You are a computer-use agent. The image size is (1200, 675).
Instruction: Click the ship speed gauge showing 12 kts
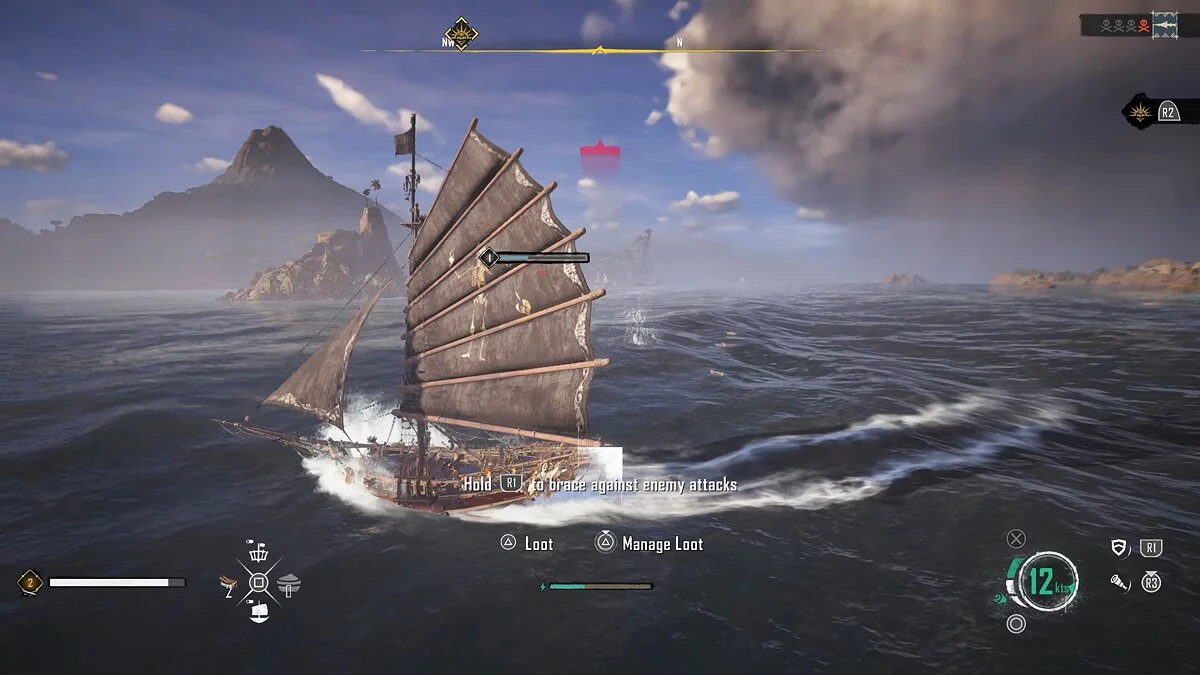tap(1041, 582)
